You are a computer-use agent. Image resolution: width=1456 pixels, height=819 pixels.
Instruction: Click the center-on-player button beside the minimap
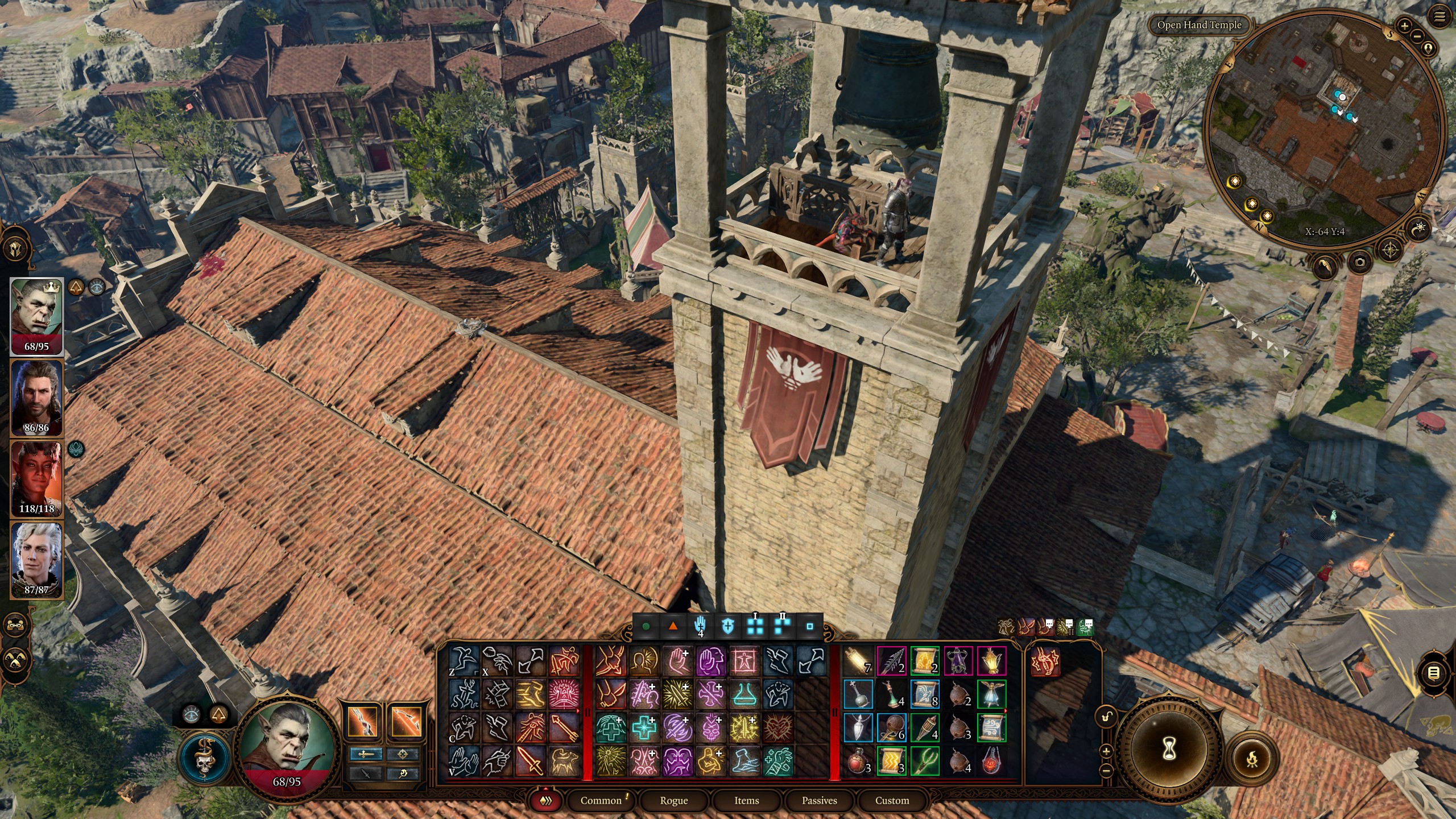(x=1429, y=49)
